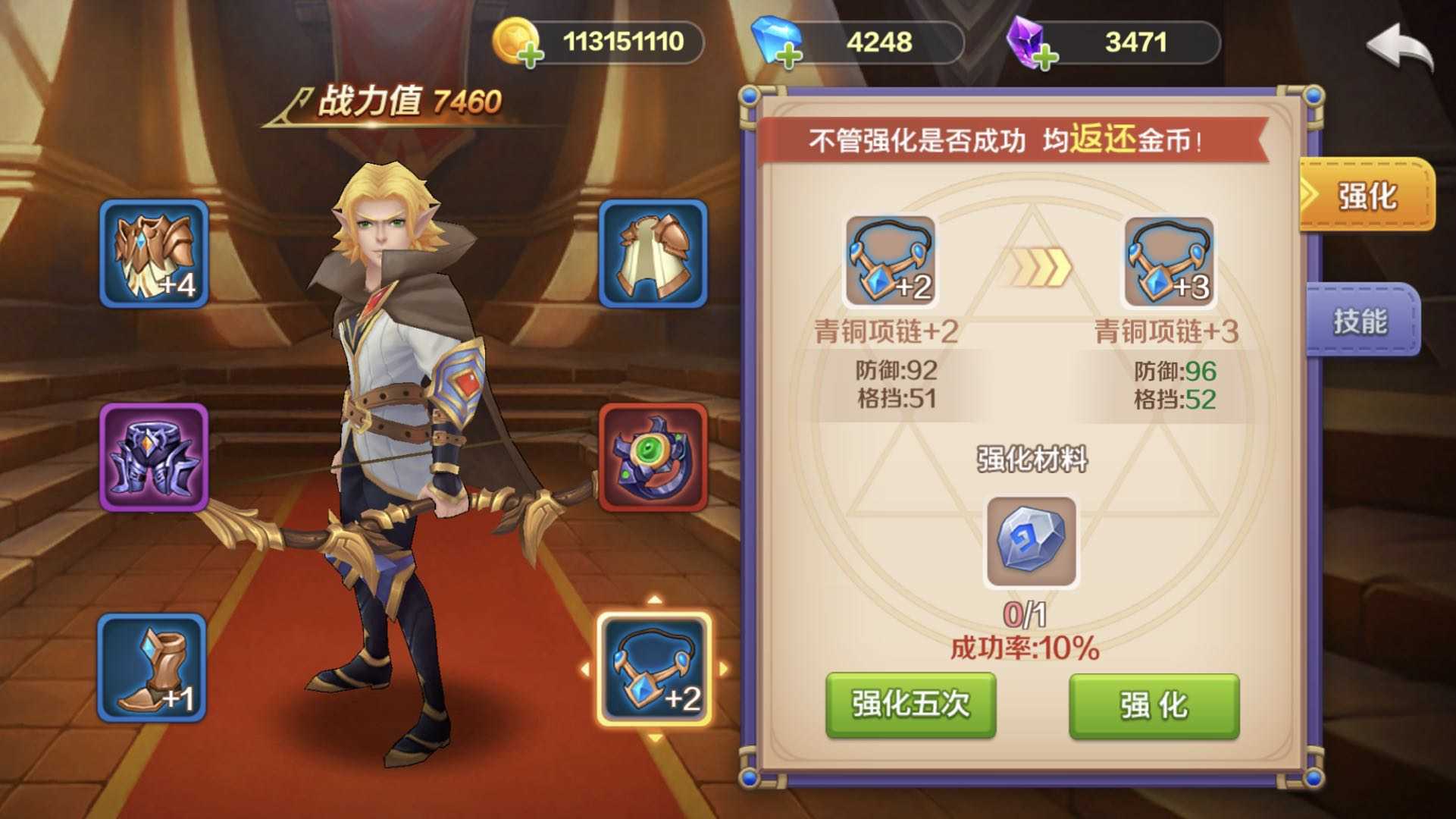1456x819 pixels.
Task: Inspect the current 青铜项链+2 preview icon
Action: [x=890, y=262]
